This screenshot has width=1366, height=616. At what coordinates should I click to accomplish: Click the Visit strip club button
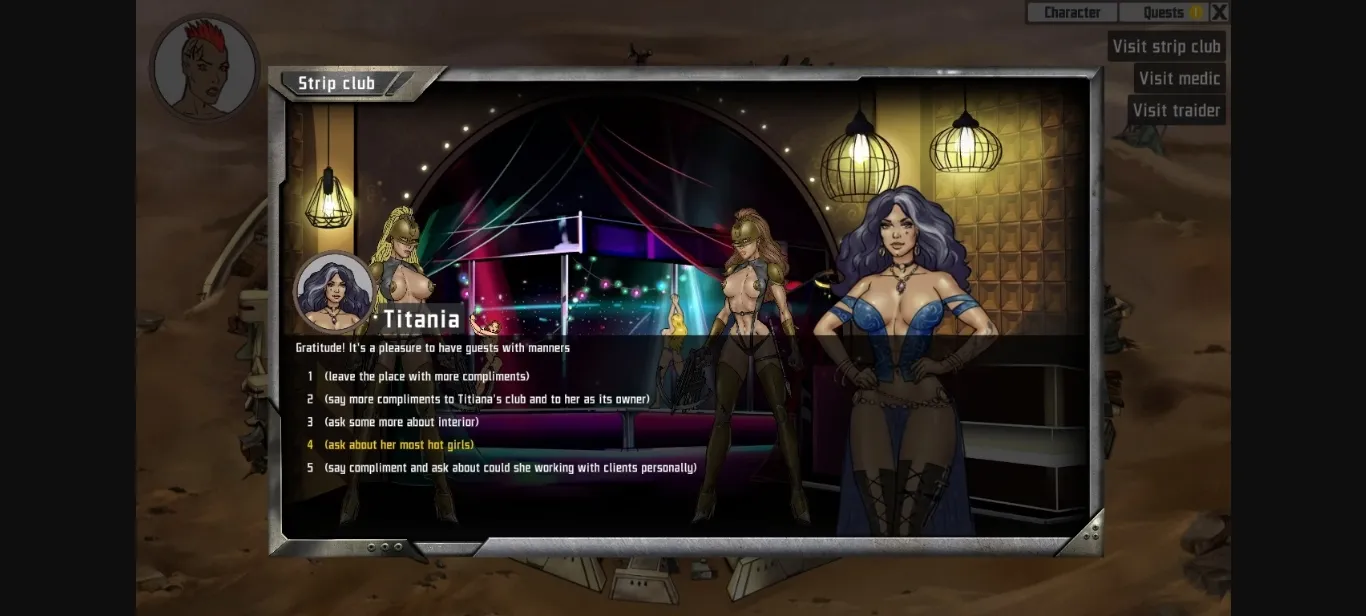click(1166, 46)
